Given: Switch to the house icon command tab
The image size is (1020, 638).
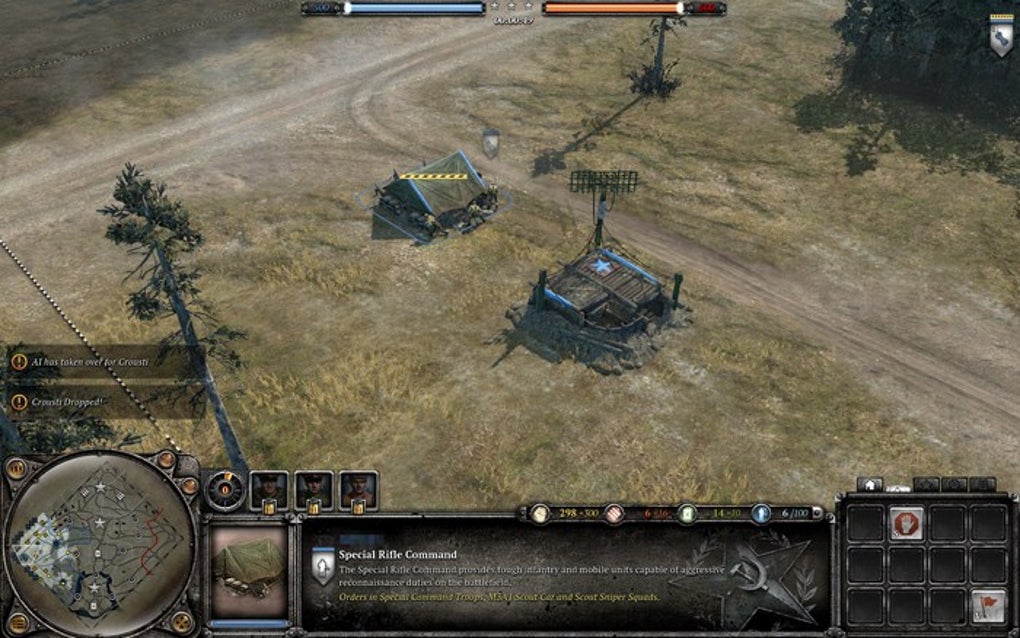Looking at the screenshot, I should point(869,484).
